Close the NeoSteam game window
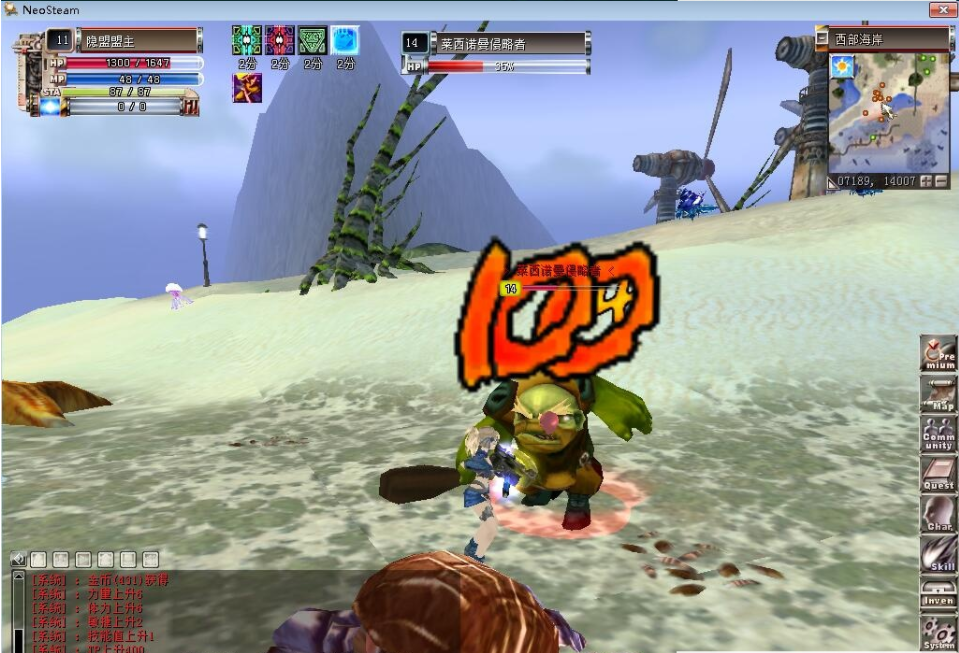959x653 pixels. point(940,9)
